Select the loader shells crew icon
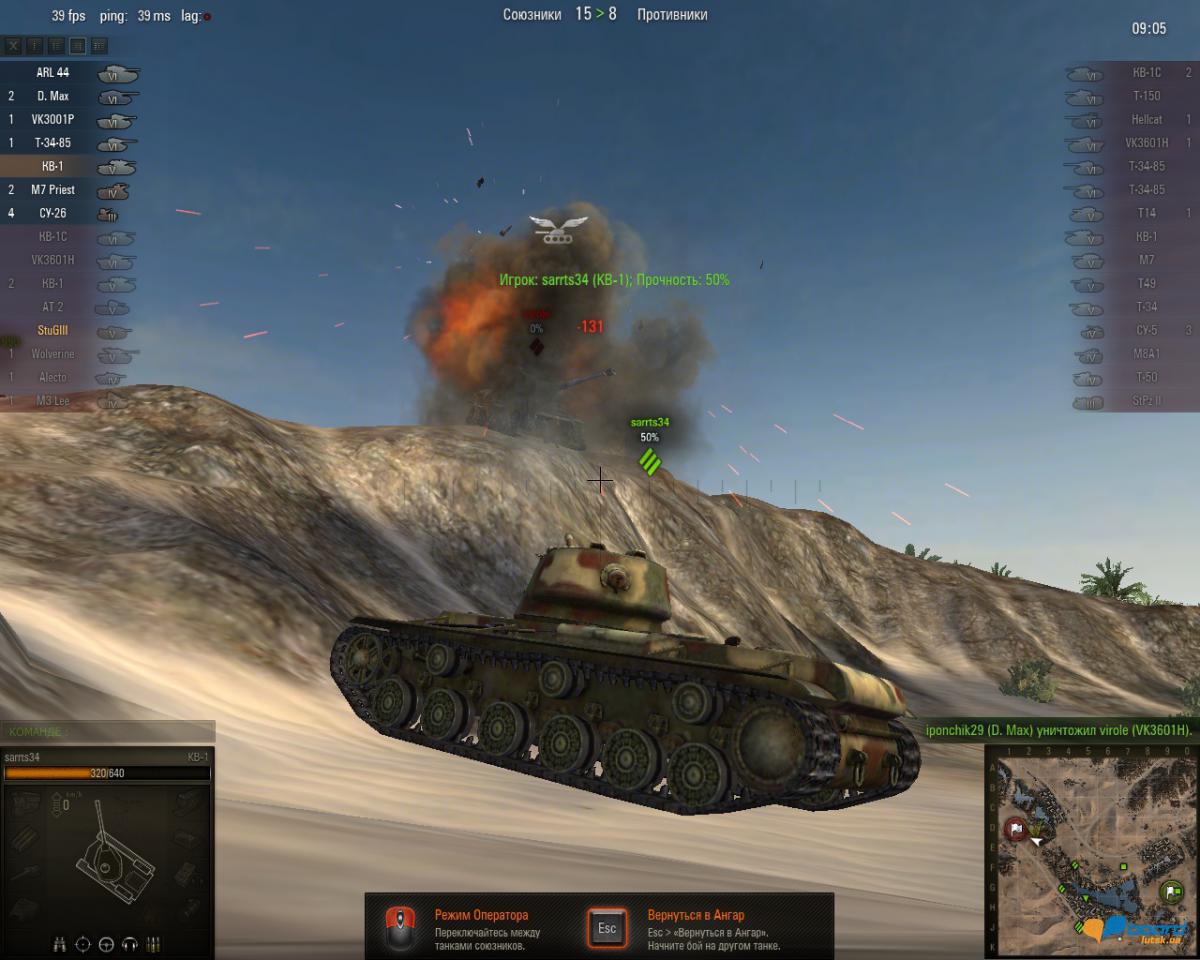Image resolution: width=1200 pixels, height=960 pixels. (153, 943)
